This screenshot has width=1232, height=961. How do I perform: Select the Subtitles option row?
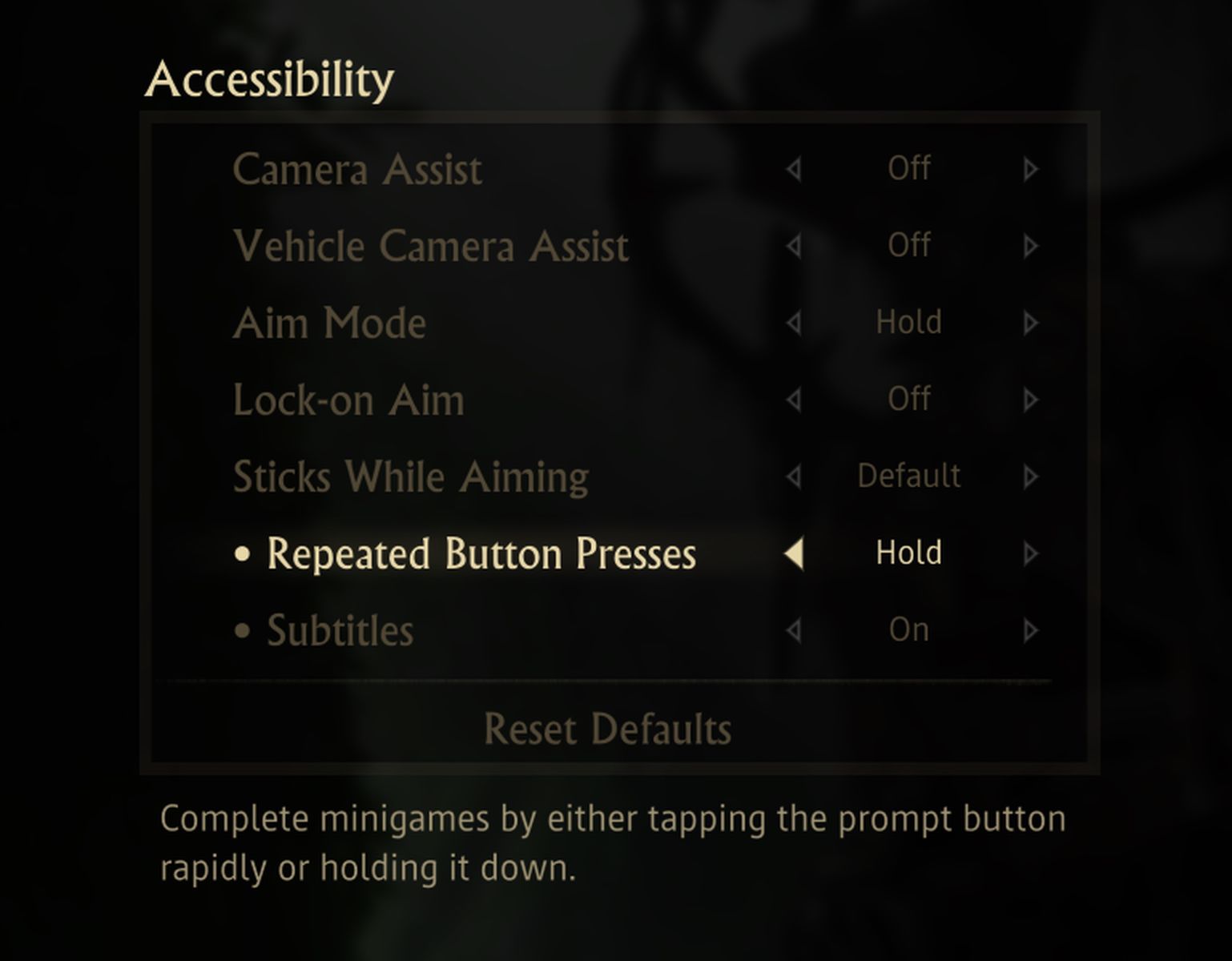341,629
